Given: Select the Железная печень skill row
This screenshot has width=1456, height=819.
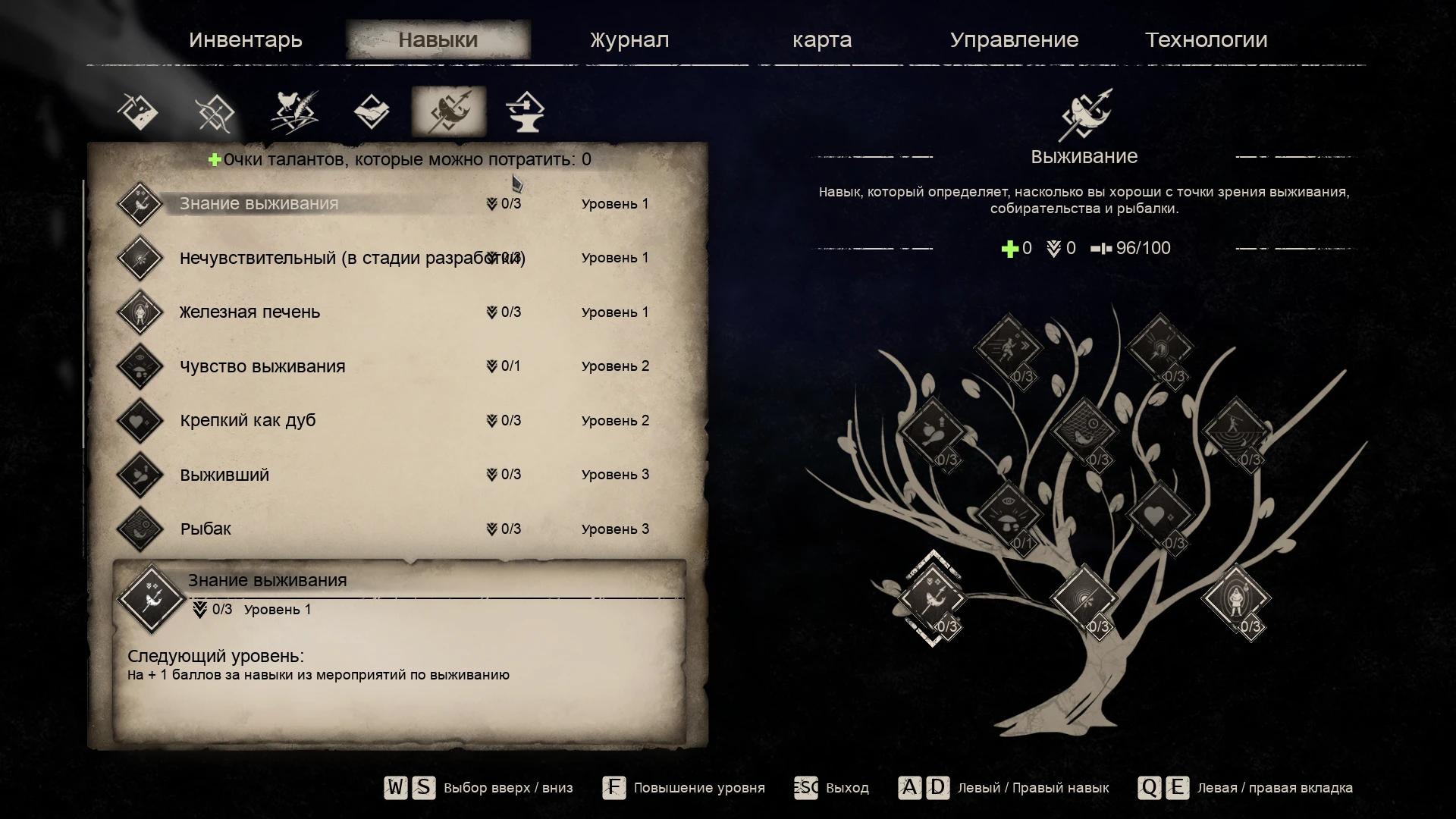Looking at the screenshot, I should (x=250, y=311).
